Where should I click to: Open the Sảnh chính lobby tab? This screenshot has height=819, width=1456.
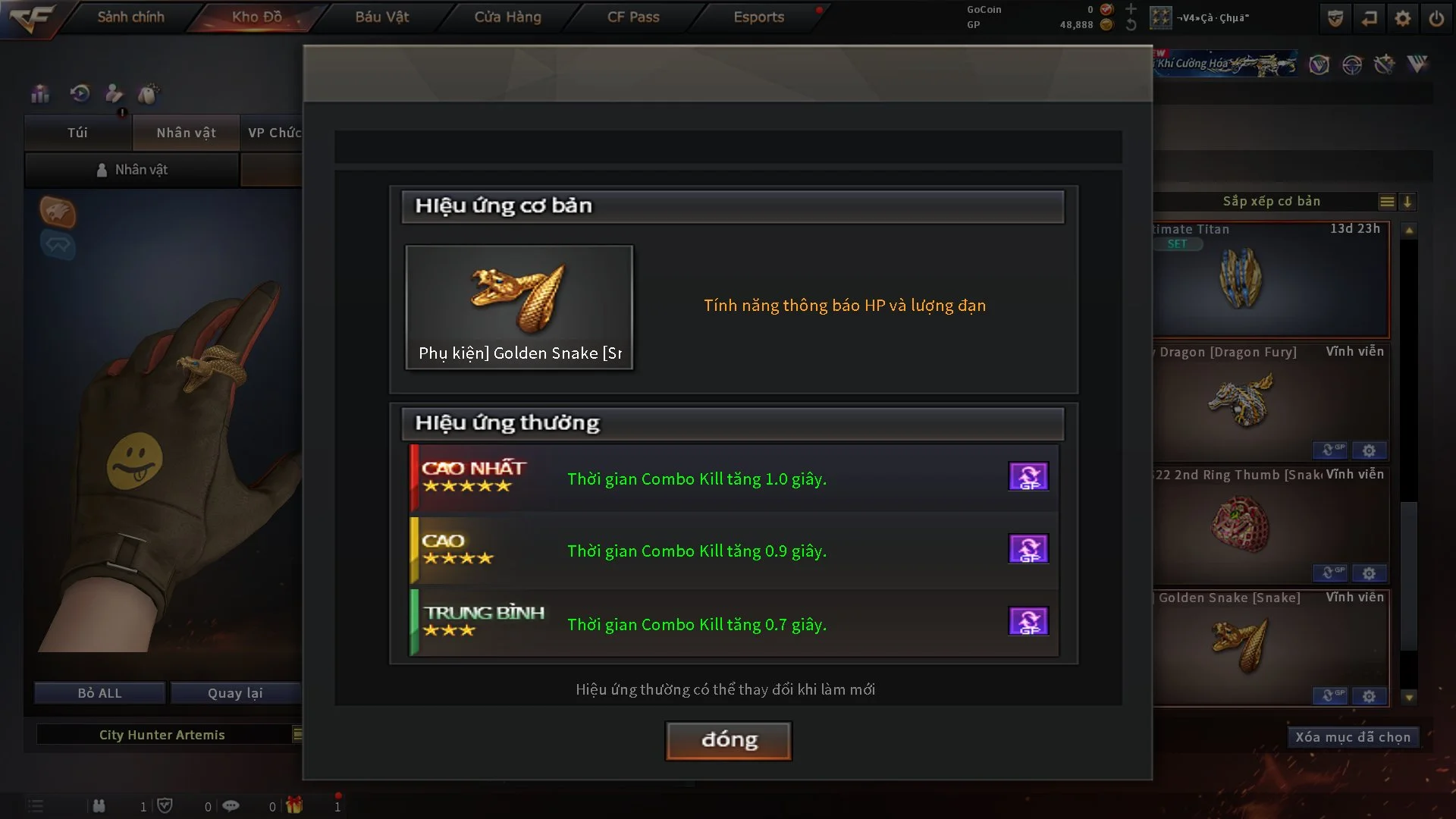[x=130, y=17]
